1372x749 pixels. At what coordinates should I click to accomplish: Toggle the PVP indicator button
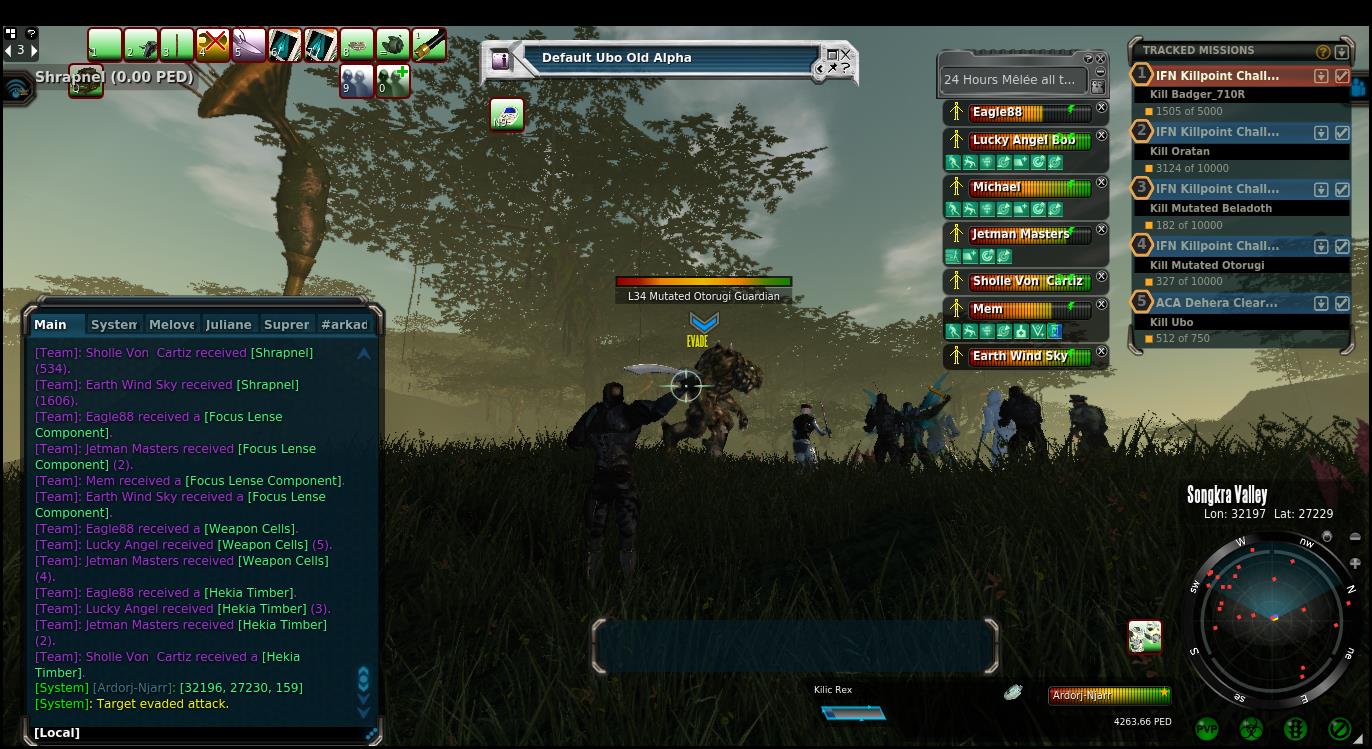(x=1207, y=729)
